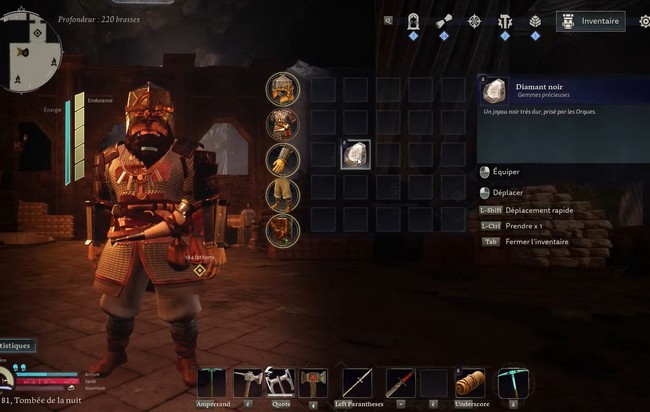Viewport: 650px width, 412px height.
Task: Choose the long staff hotbar slot
Action: click(x=357, y=383)
